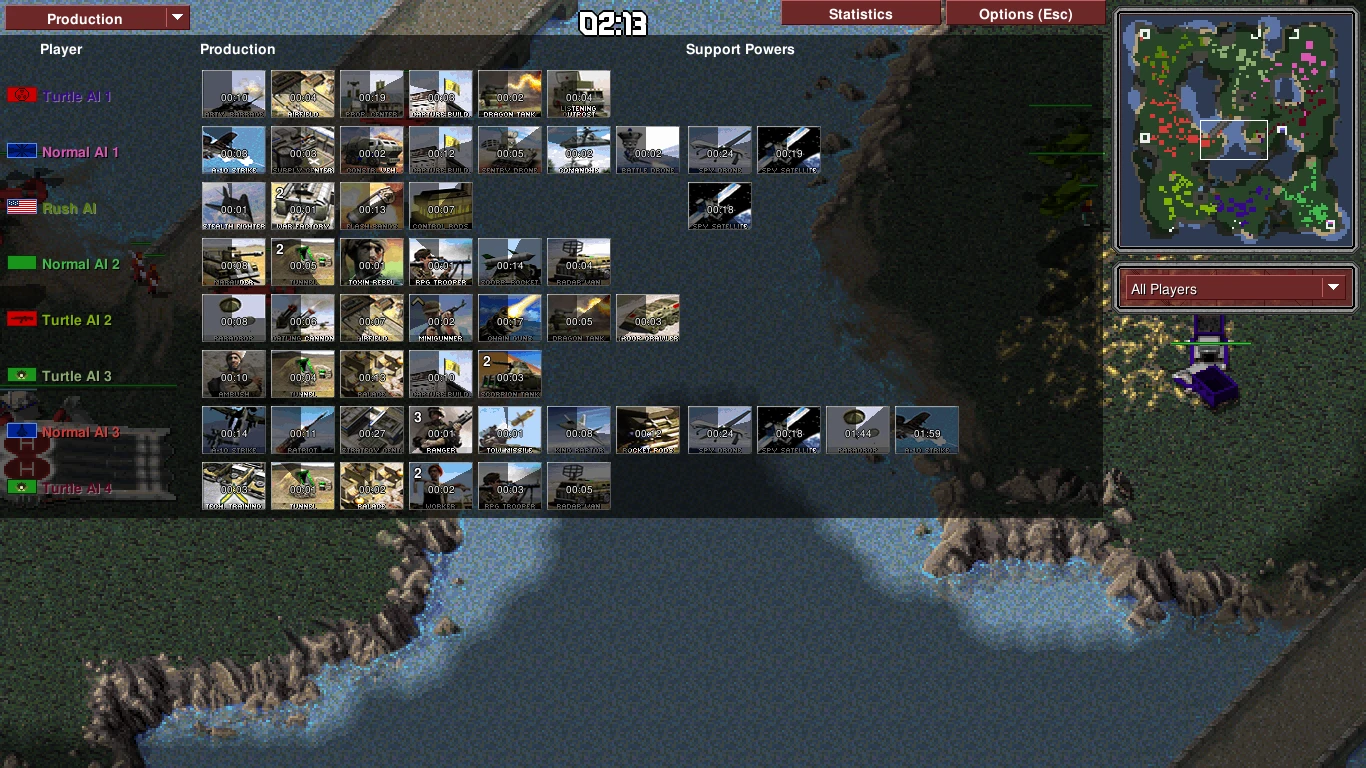
Task: Select the Scorpion Tank production icon
Action: (x=510, y=375)
